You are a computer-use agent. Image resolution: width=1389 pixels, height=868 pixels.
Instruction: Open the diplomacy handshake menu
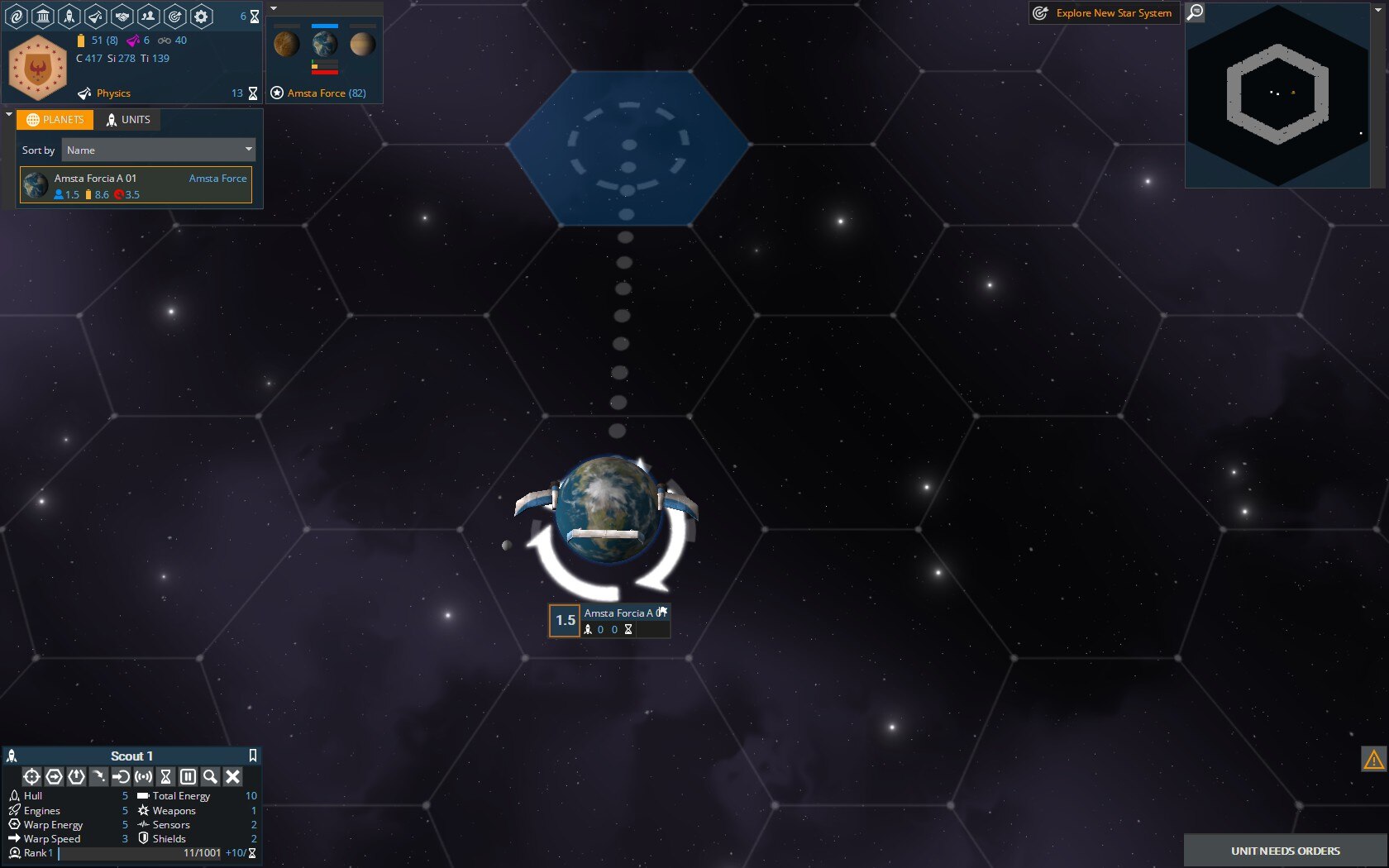click(122, 16)
